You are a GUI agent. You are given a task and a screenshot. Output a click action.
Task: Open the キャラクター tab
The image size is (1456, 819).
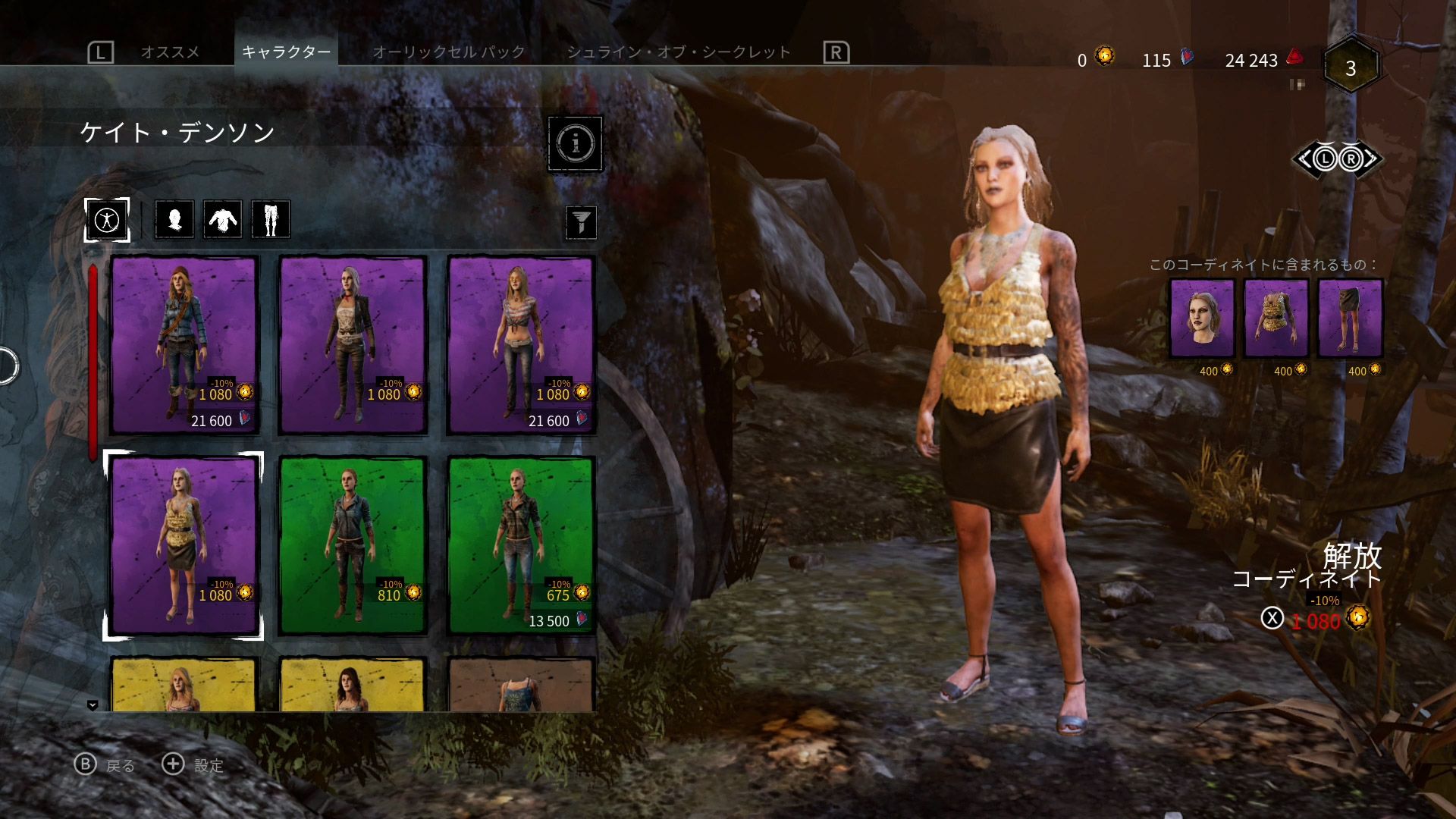point(286,52)
